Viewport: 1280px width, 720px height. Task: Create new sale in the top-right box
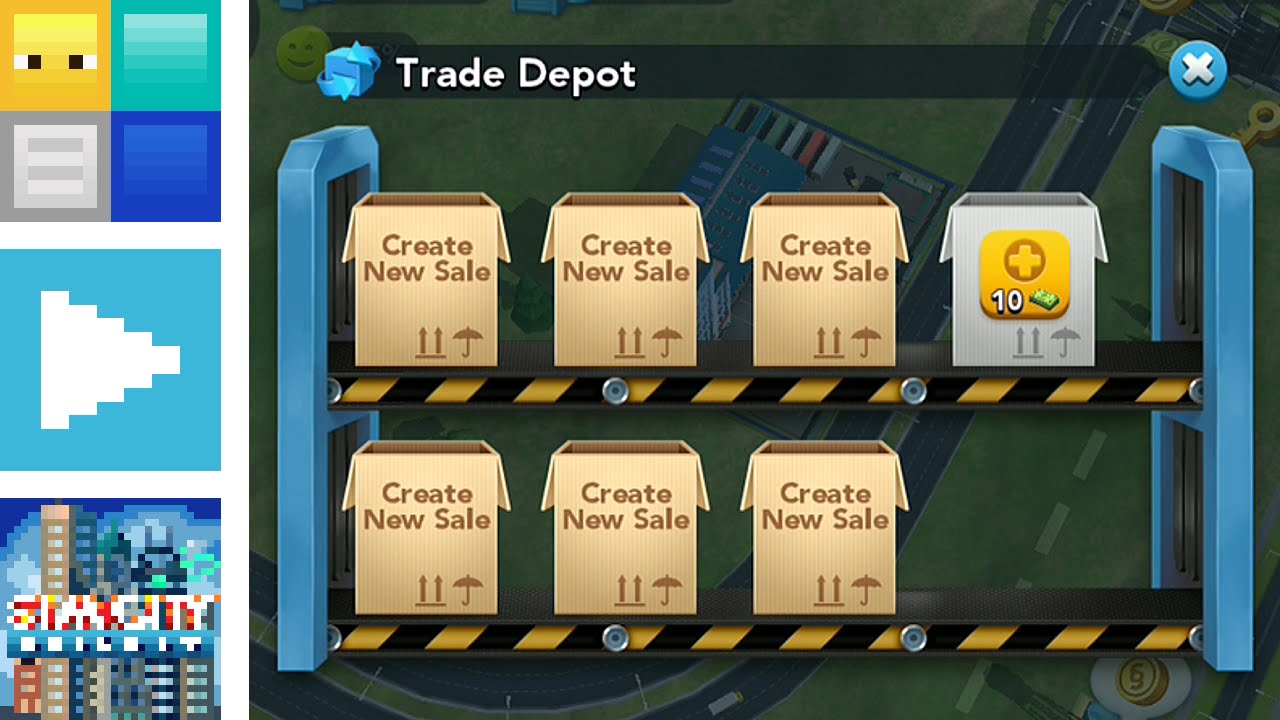click(823, 280)
